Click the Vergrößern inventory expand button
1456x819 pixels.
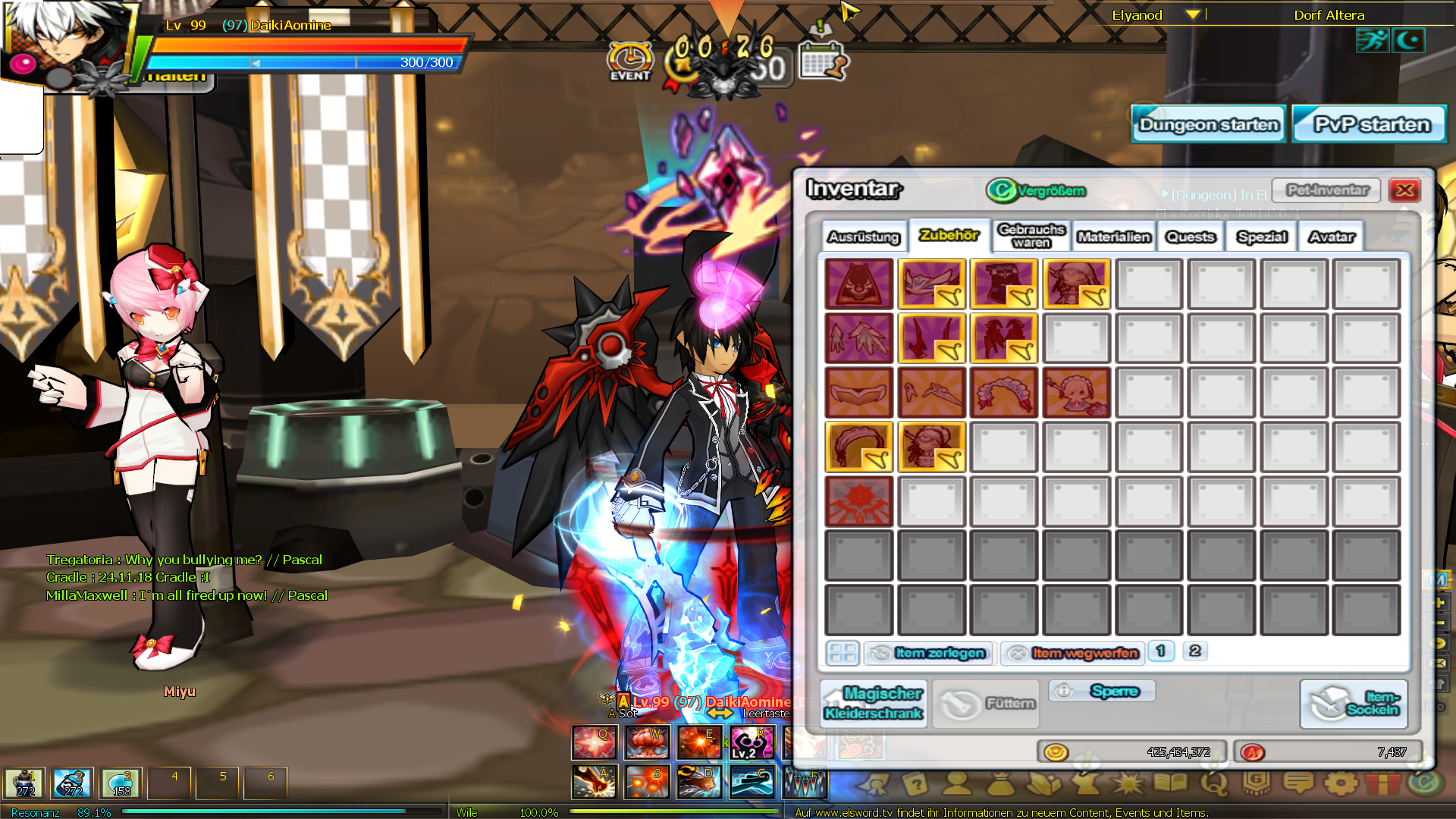1037,190
